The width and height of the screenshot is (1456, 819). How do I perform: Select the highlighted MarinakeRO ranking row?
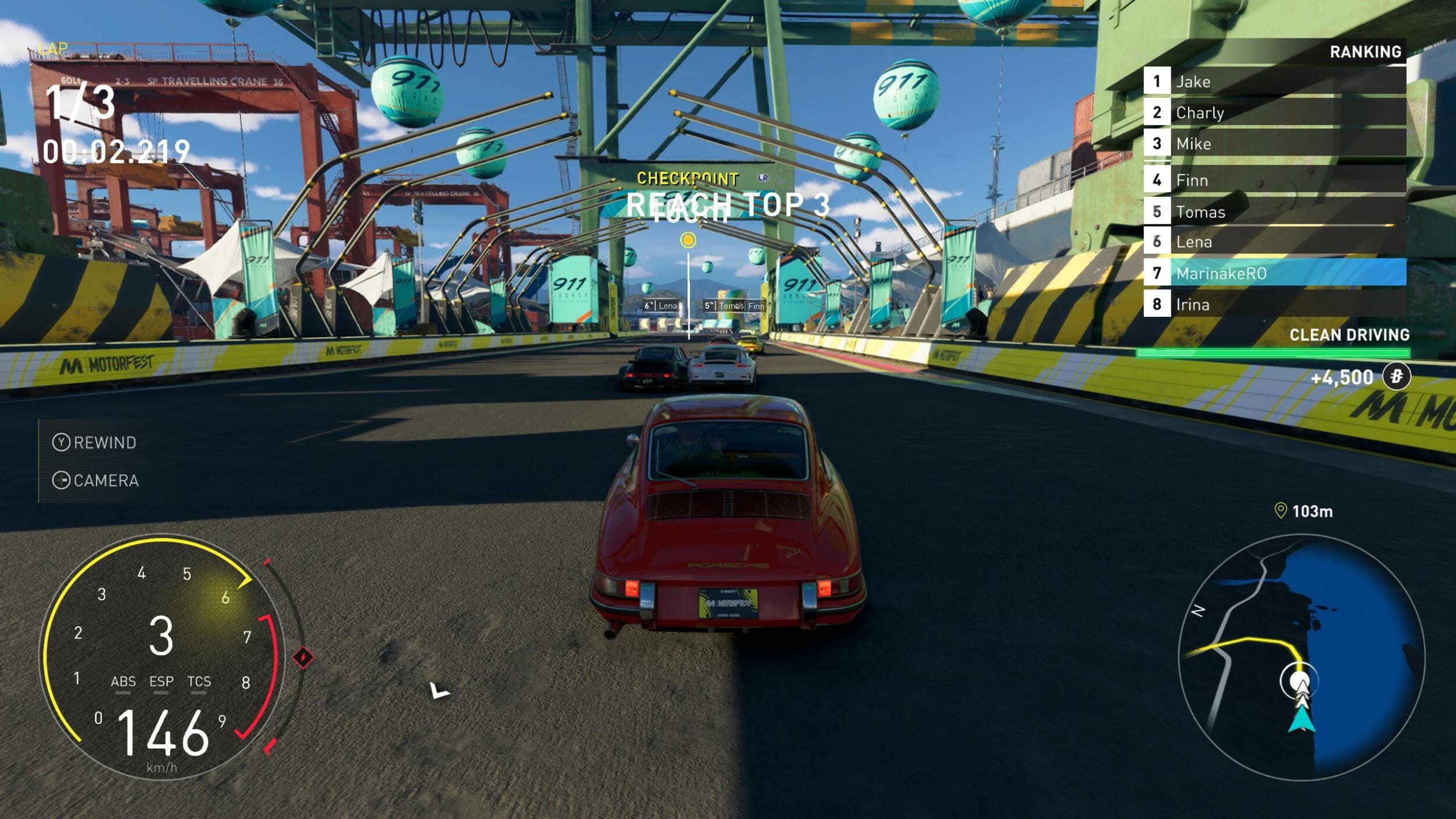pos(1274,273)
